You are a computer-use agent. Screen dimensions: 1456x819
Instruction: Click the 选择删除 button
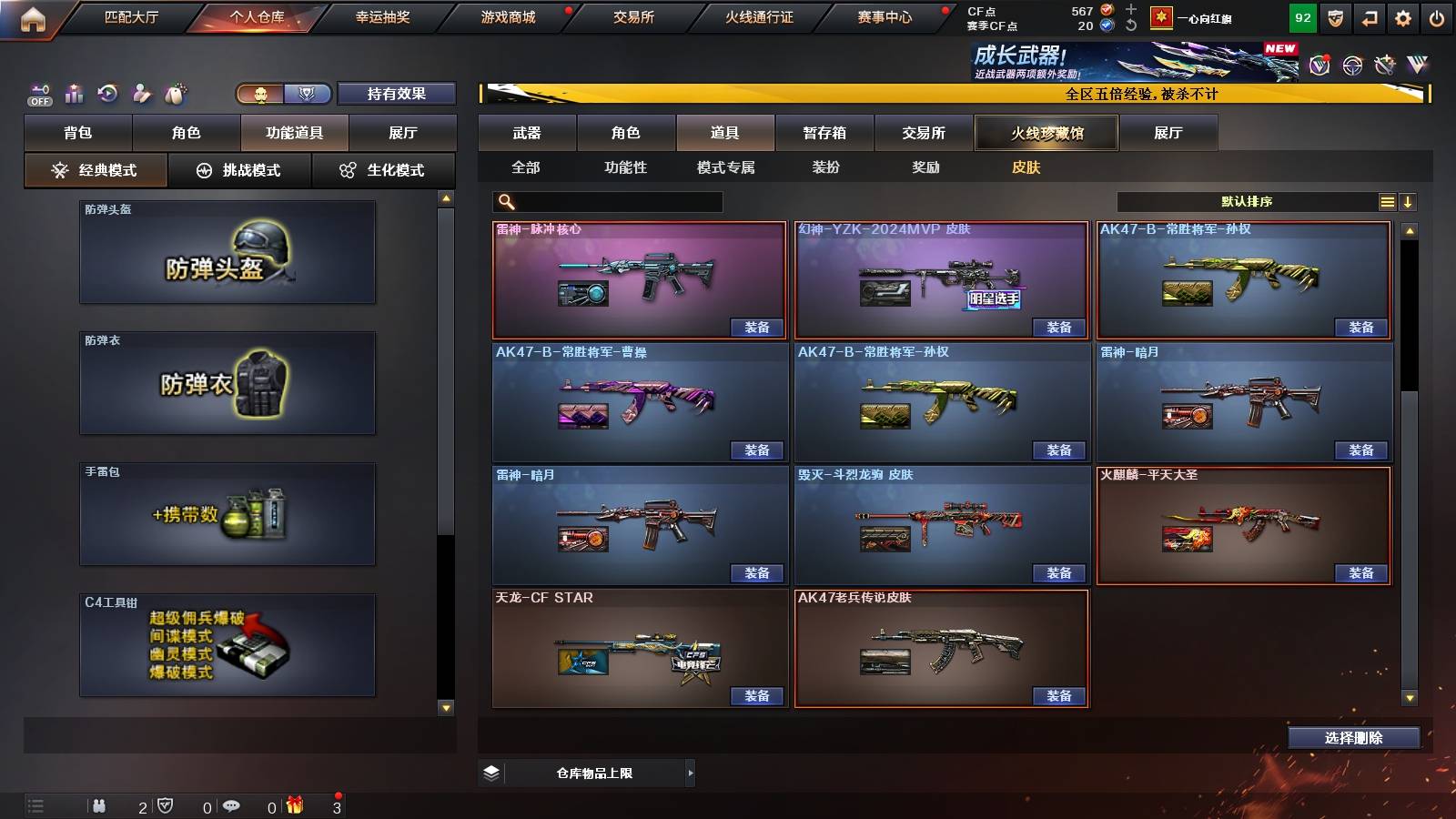point(1353,737)
